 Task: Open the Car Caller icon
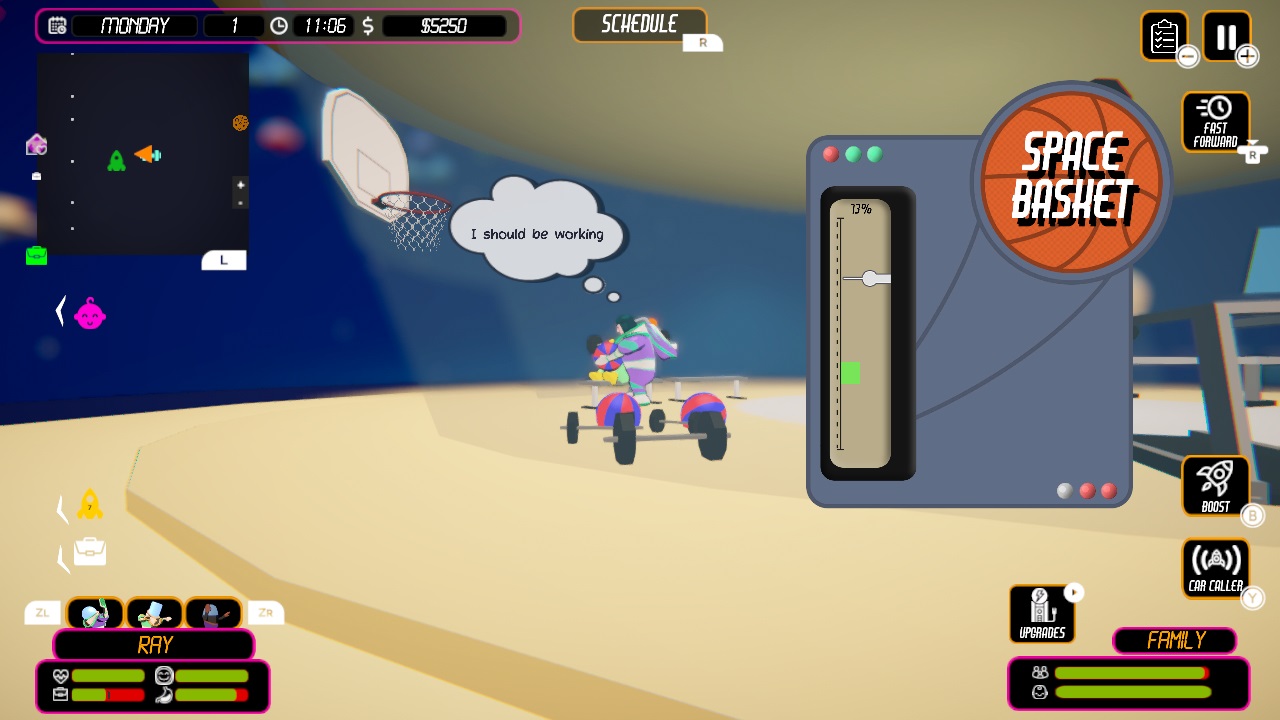point(1215,566)
